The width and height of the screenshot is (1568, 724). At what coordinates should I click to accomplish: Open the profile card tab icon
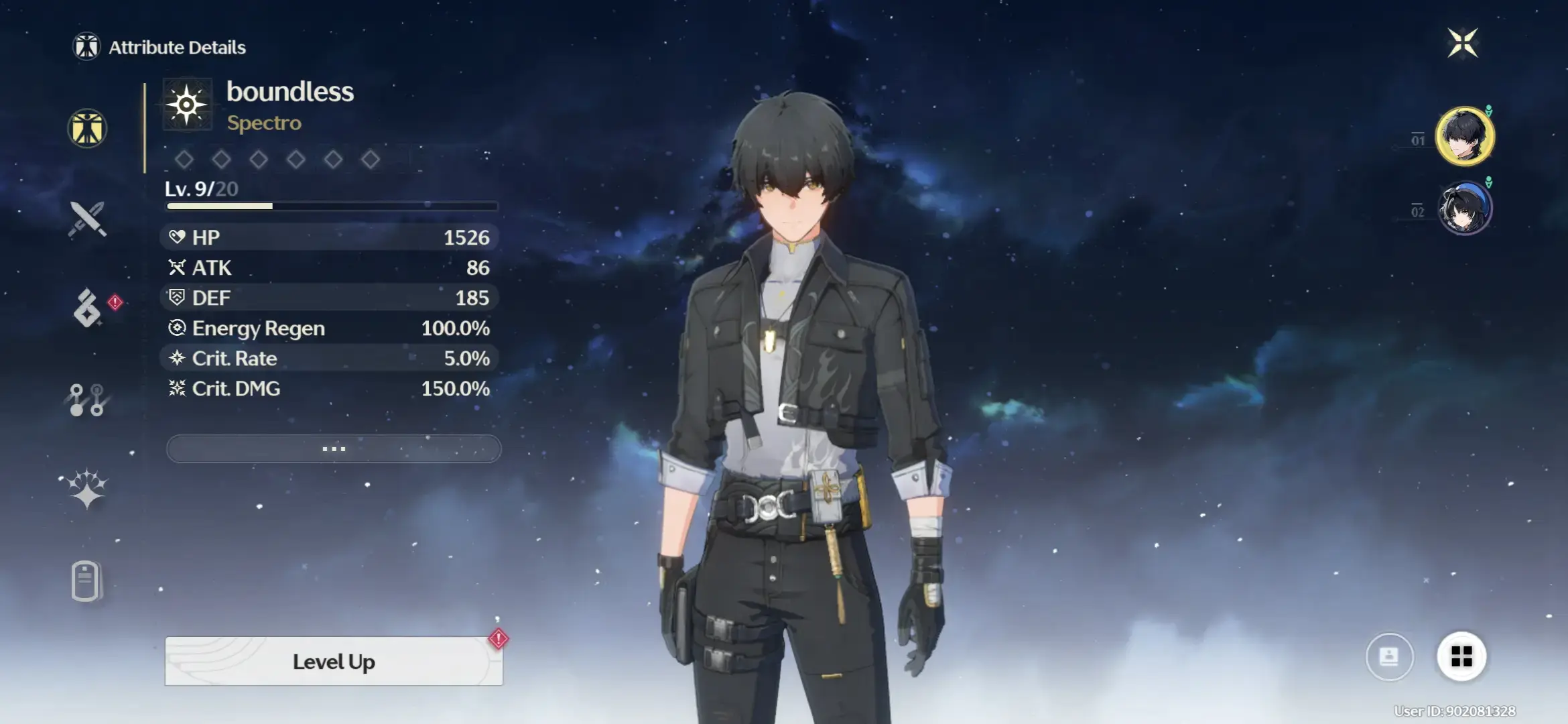click(x=86, y=581)
